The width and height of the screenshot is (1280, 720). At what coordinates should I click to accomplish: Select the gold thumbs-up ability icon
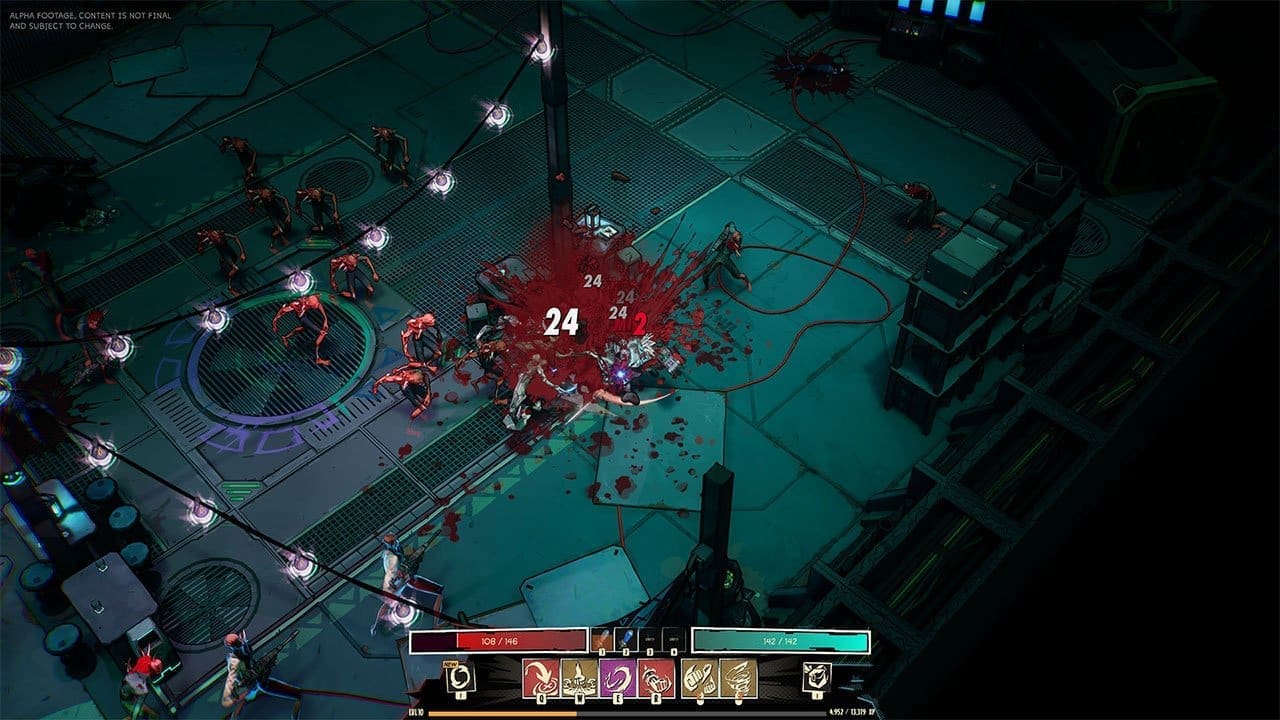[x=701, y=679]
